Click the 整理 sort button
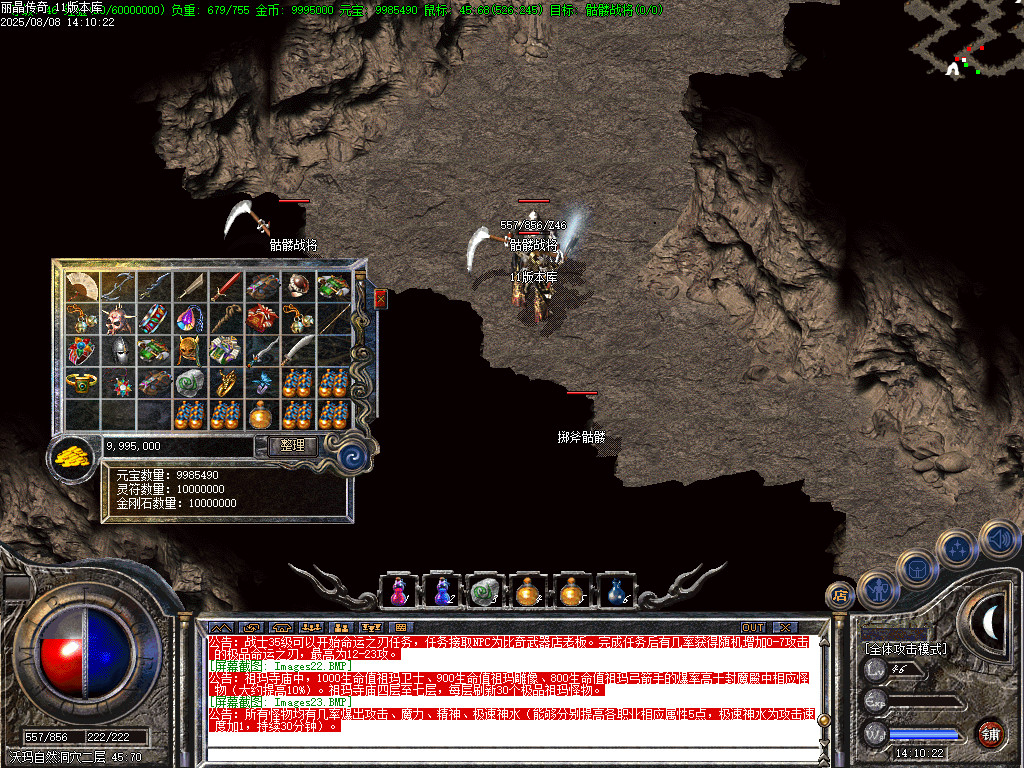The image size is (1024, 768). (x=292, y=446)
